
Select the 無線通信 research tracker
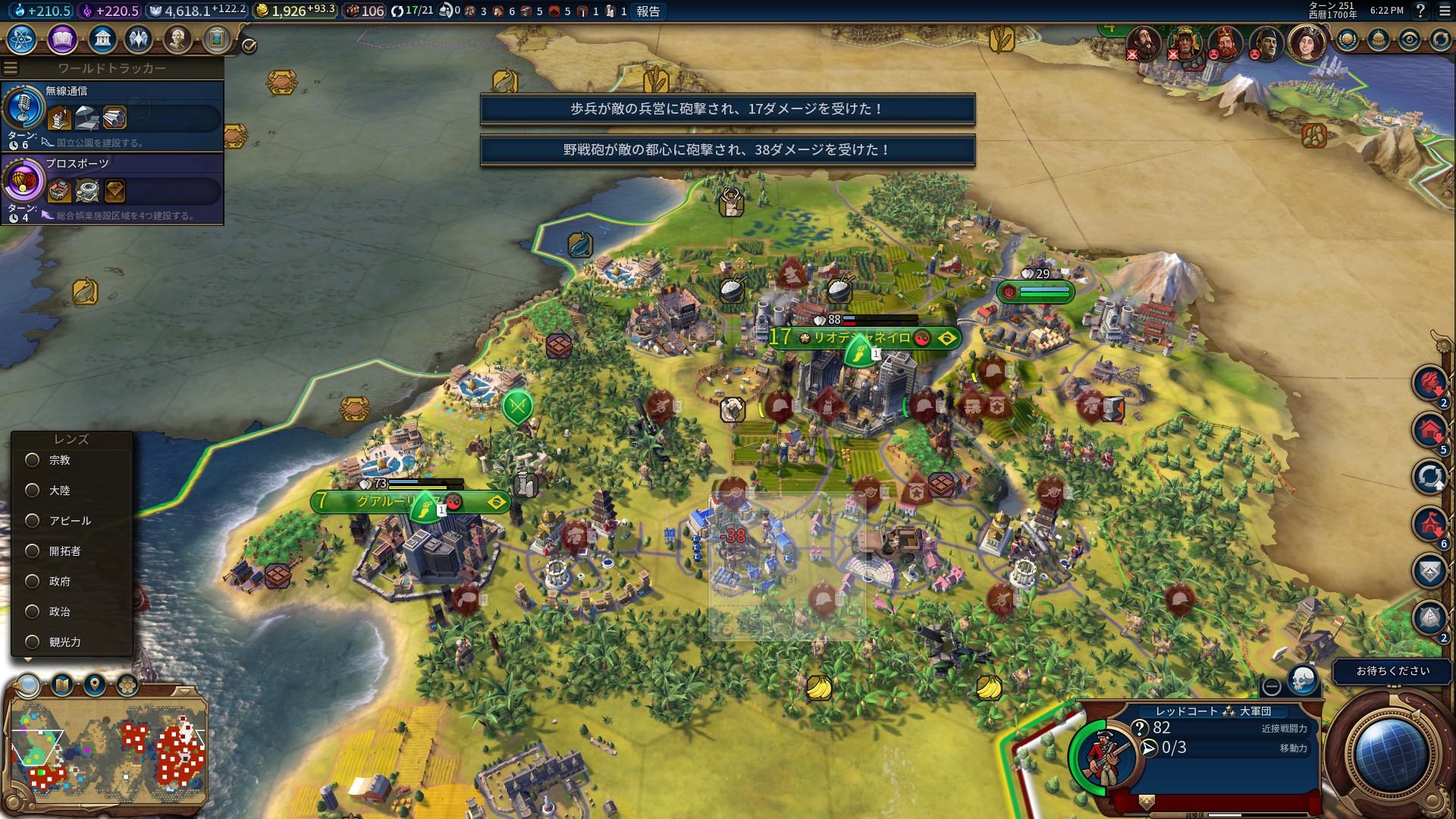[112, 115]
